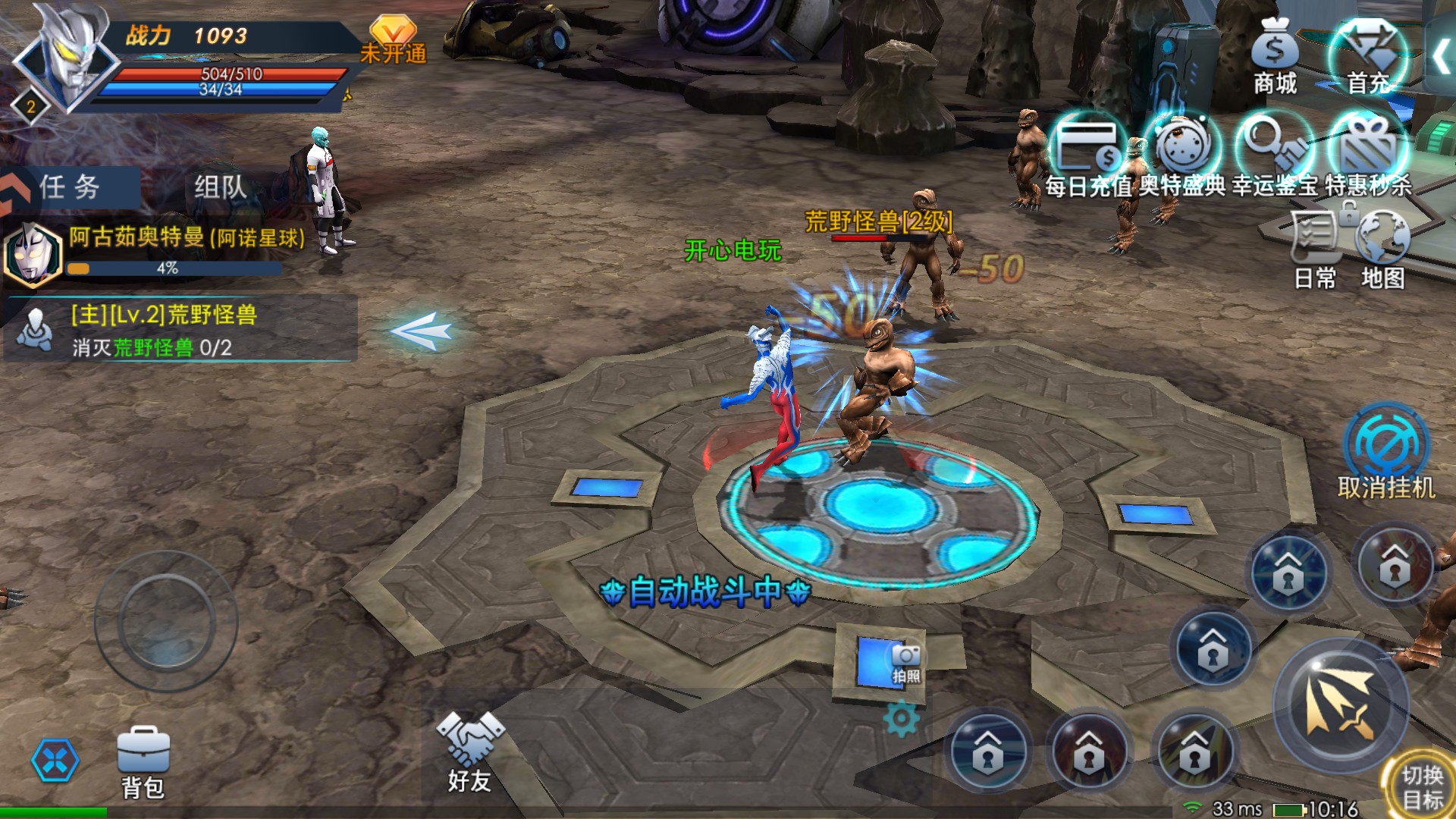Click 取消挂机 to stop auto-battle
Viewport: 1456px width, 819px height.
click(x=1386, y=453)
